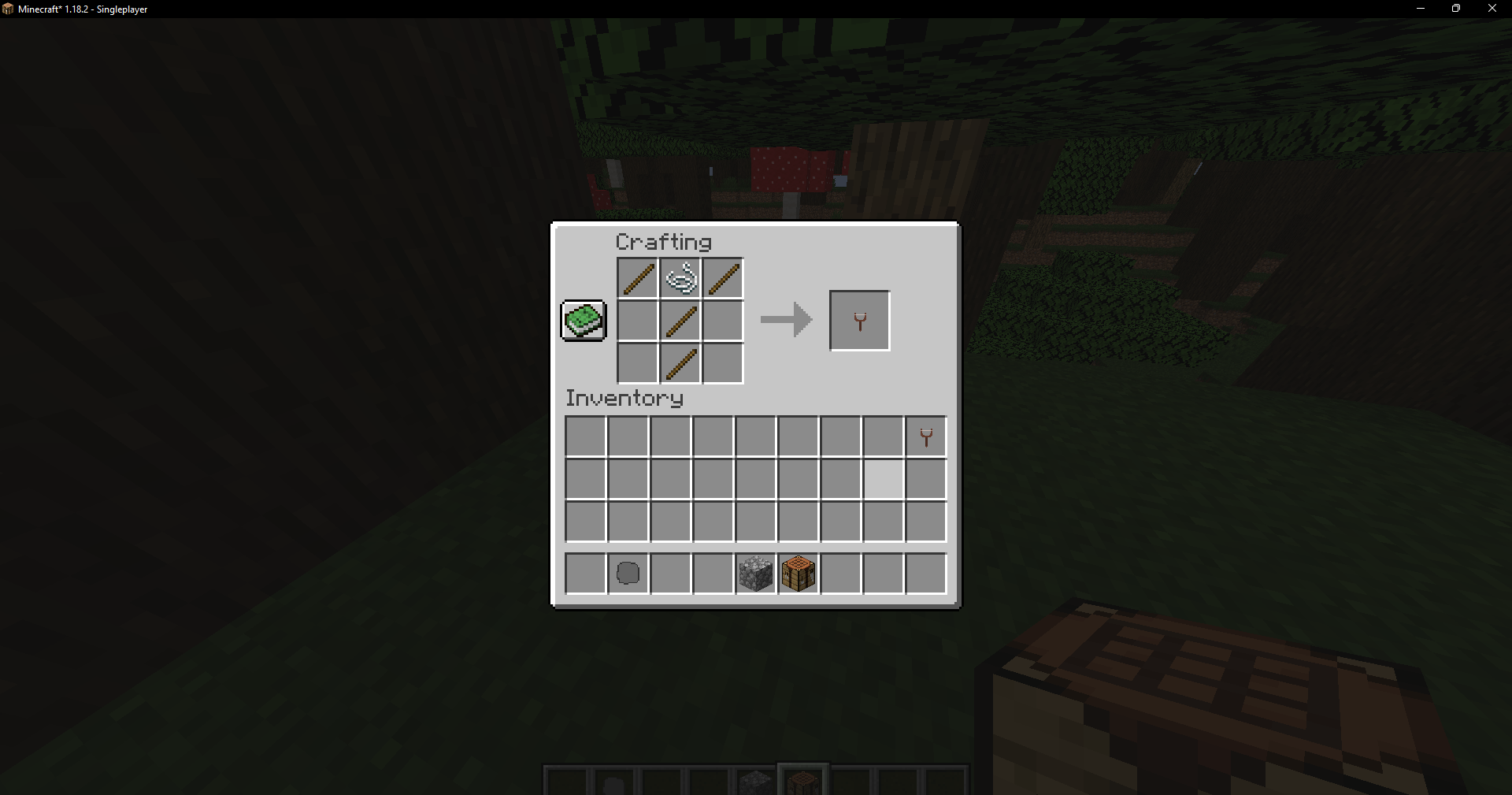Image resolution: width=1512 pixels, height=795 pixels.
Task: Grab the stick in the center crafting slot
Action: 680,320
